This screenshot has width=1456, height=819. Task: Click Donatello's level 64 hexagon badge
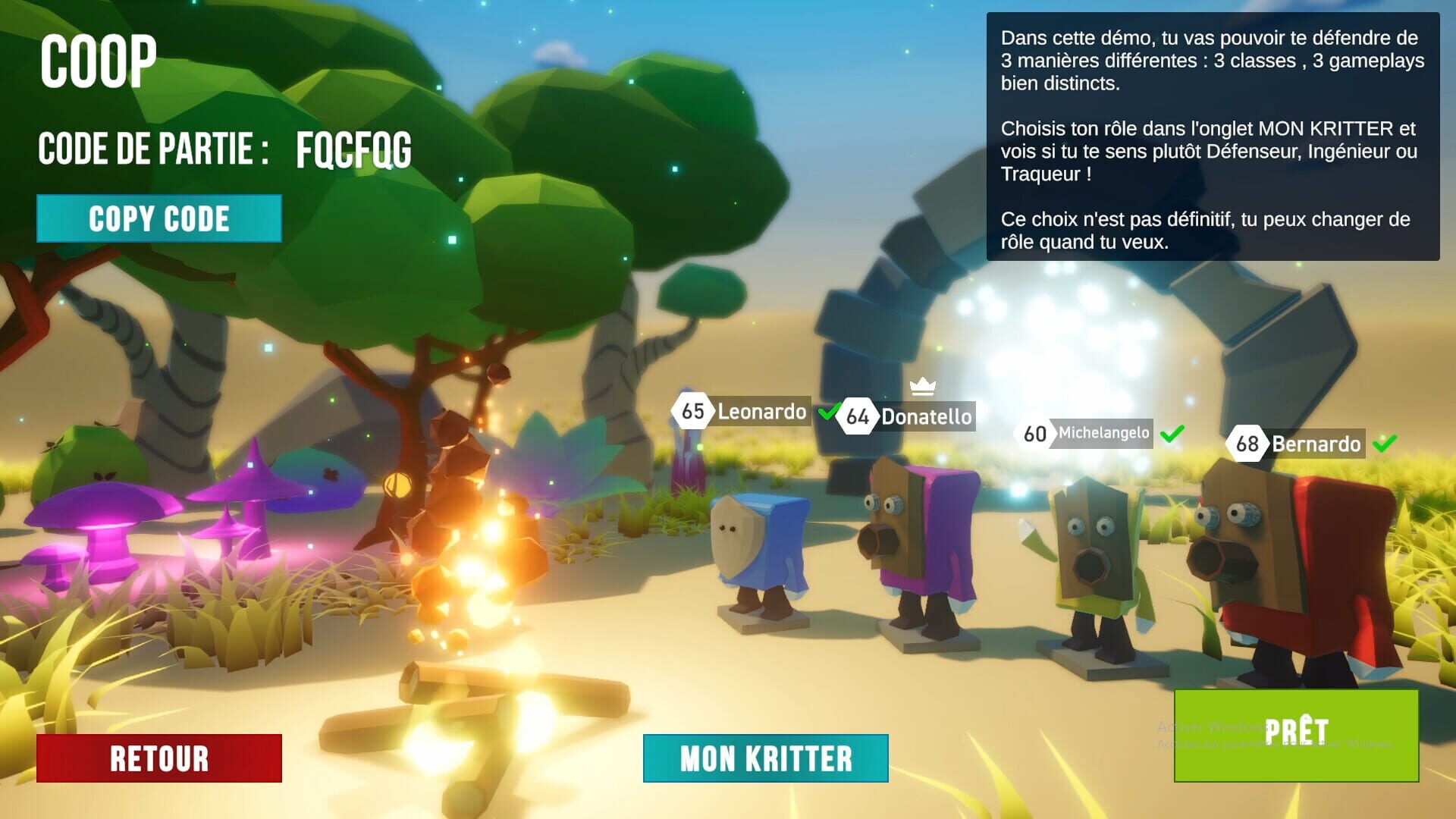859,416
